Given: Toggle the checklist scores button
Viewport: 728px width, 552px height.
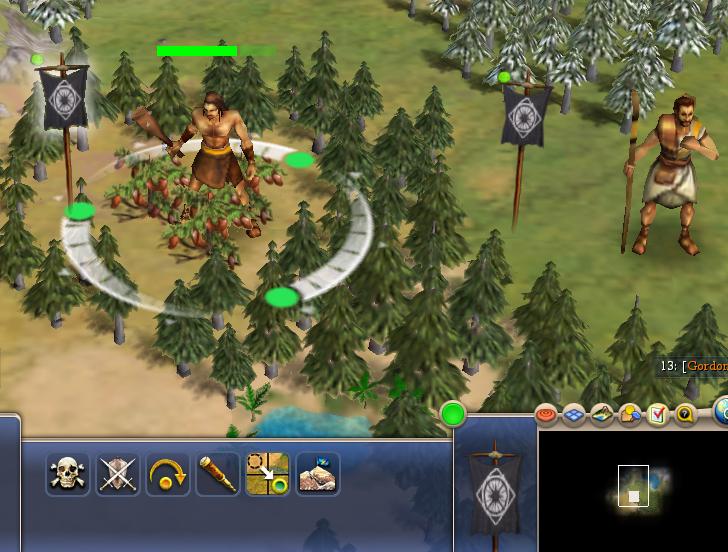Looking at the screenshot, I should [x=657, y=414].
